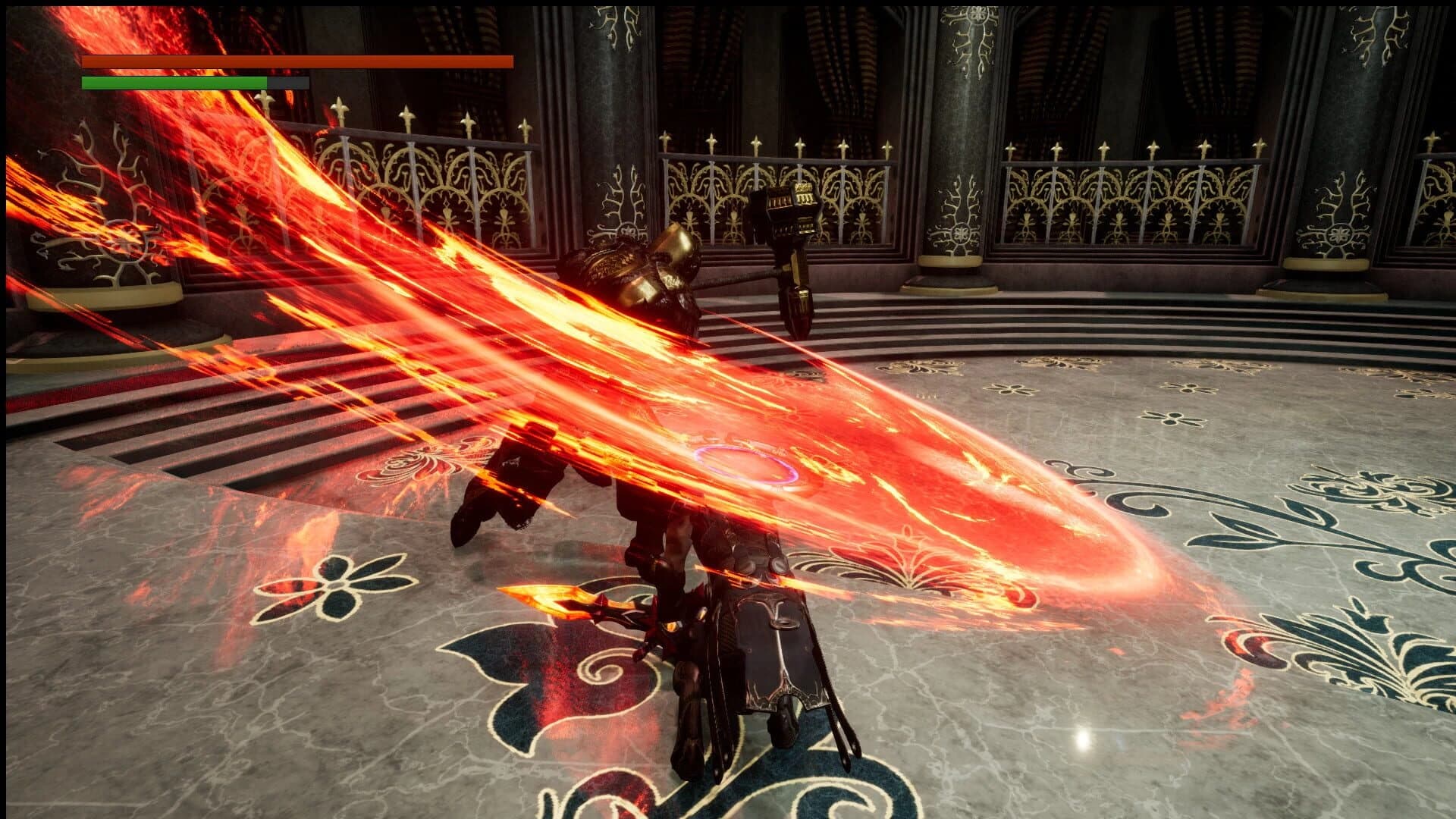Screen dimensions: 1456x819
Task: Click the ornate golden fence panel
Action: tap(1100, 190)
